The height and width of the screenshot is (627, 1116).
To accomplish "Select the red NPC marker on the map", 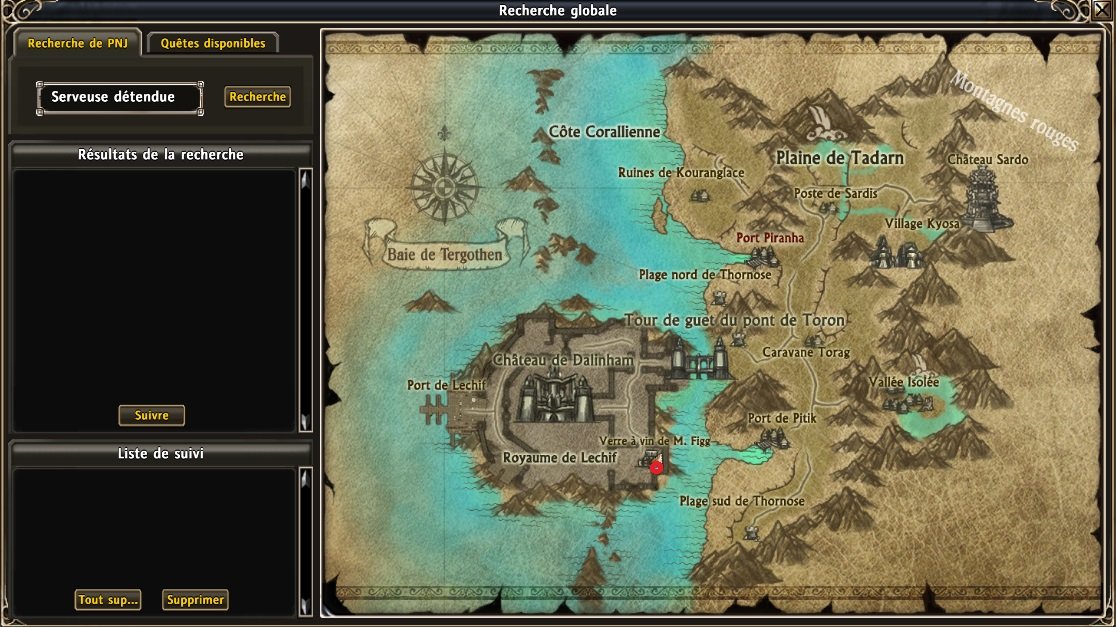I will point(656,466).
